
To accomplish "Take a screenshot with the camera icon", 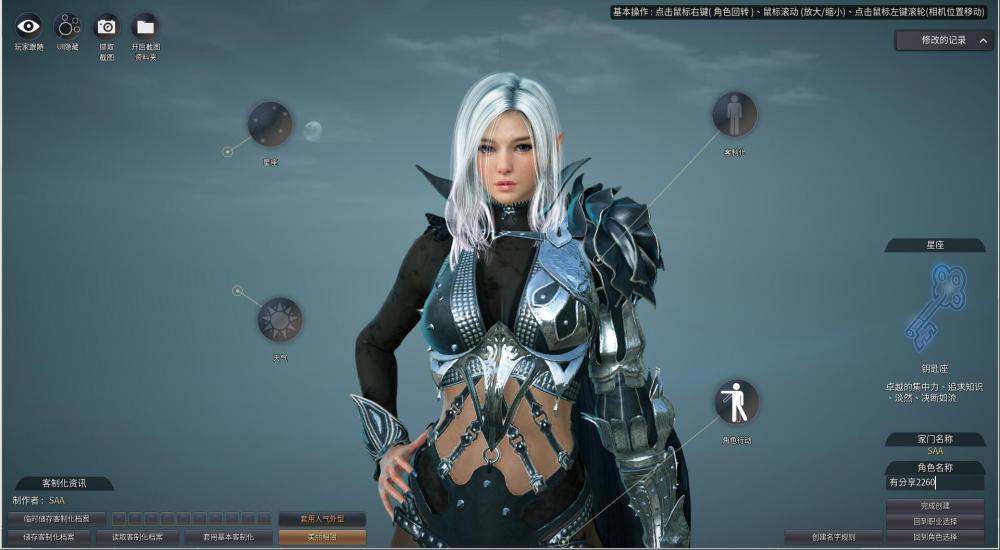I will click(106, 26).
